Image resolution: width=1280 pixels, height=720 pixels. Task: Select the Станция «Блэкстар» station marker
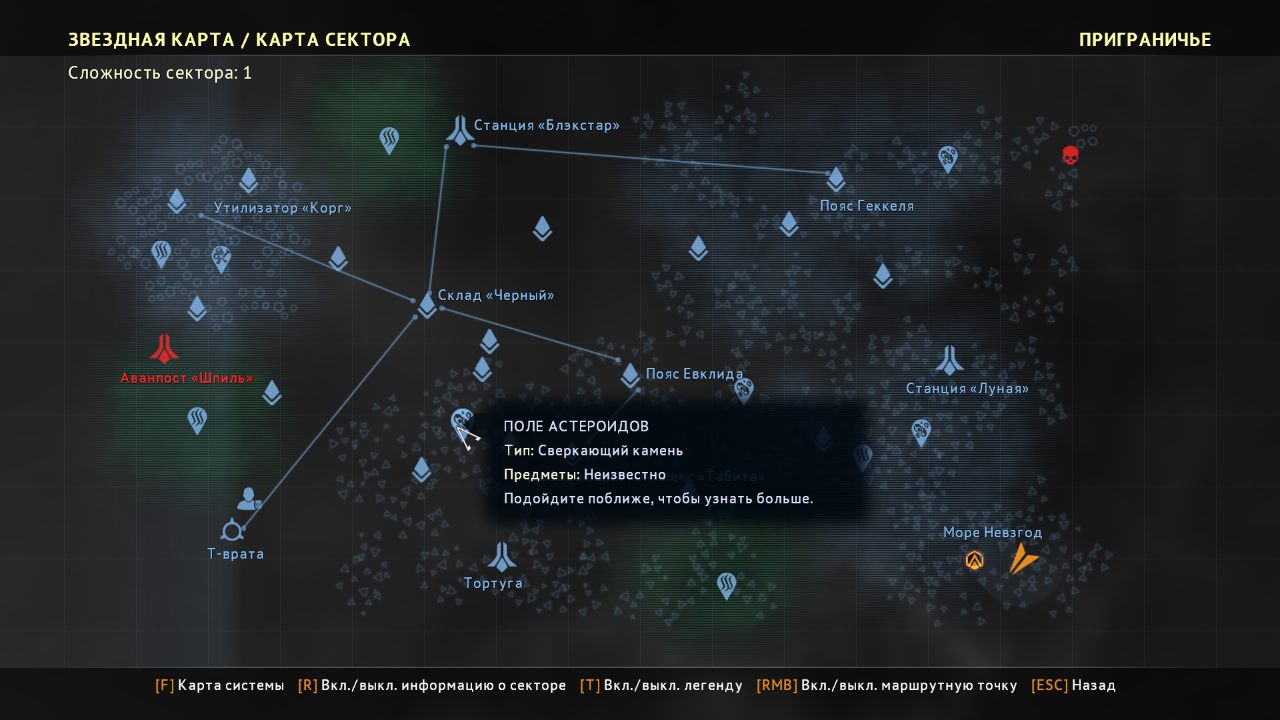(x=459, y=129)
